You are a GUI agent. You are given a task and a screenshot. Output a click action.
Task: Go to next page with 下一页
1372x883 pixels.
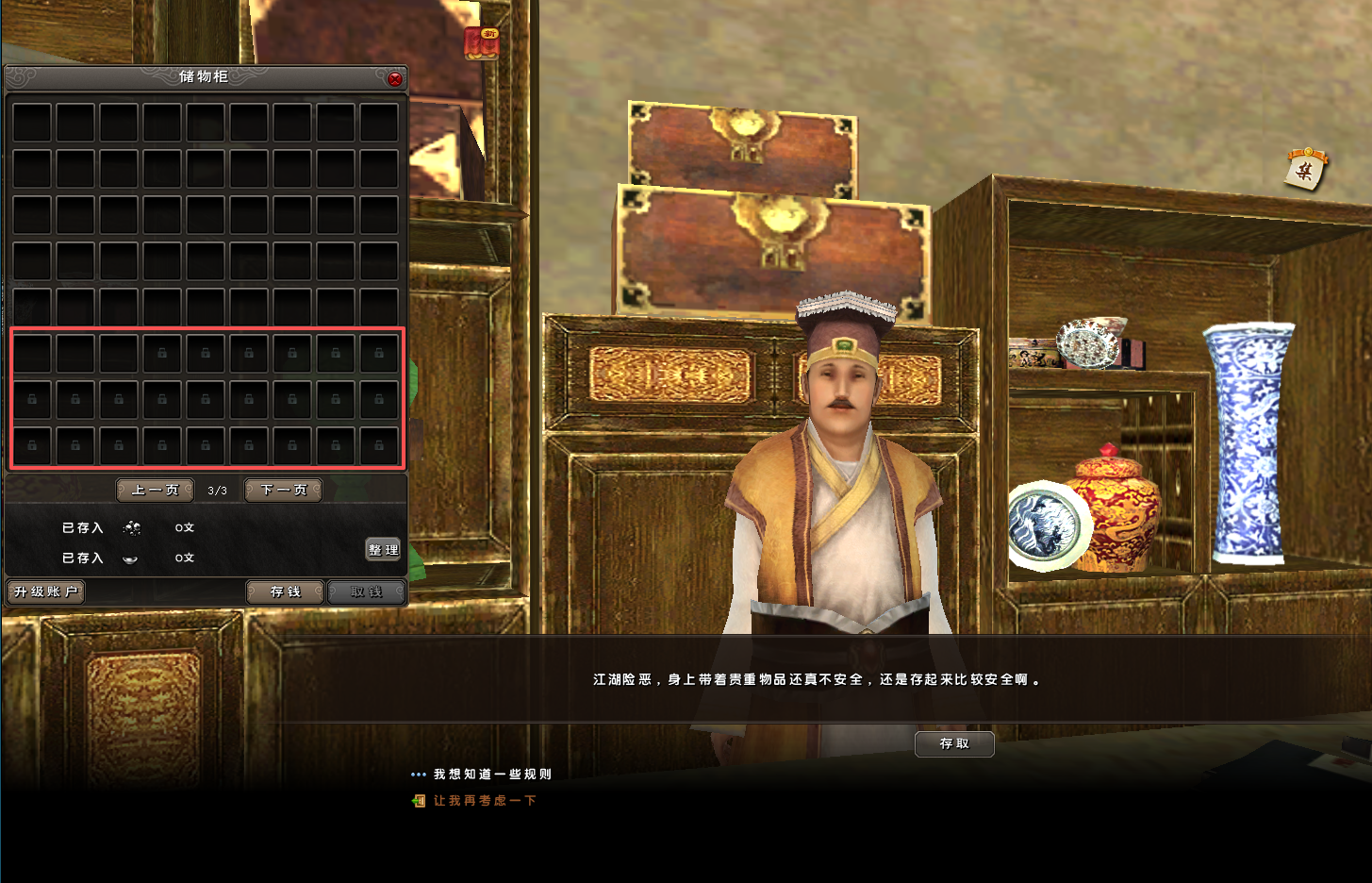[x=284, y=491]
